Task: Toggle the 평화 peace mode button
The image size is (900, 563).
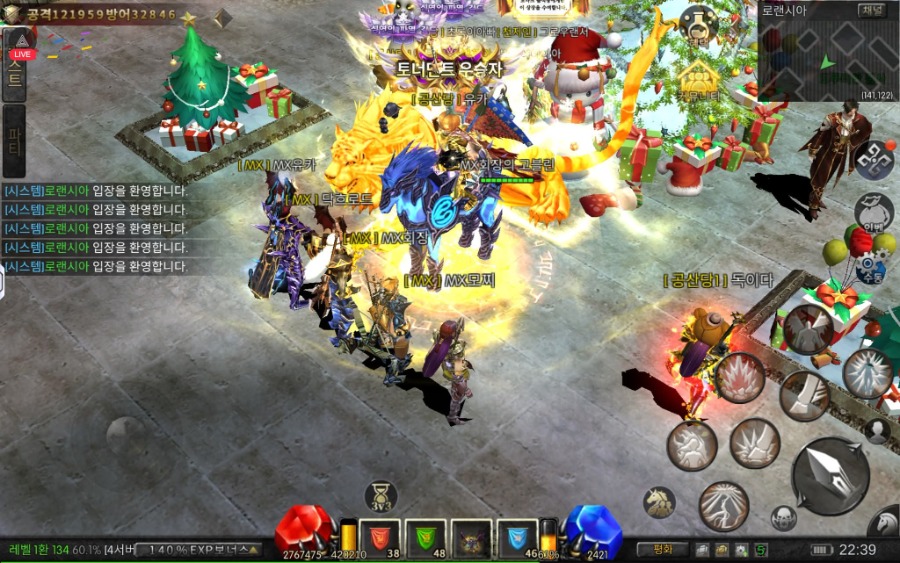Action: tap(662, 549)
